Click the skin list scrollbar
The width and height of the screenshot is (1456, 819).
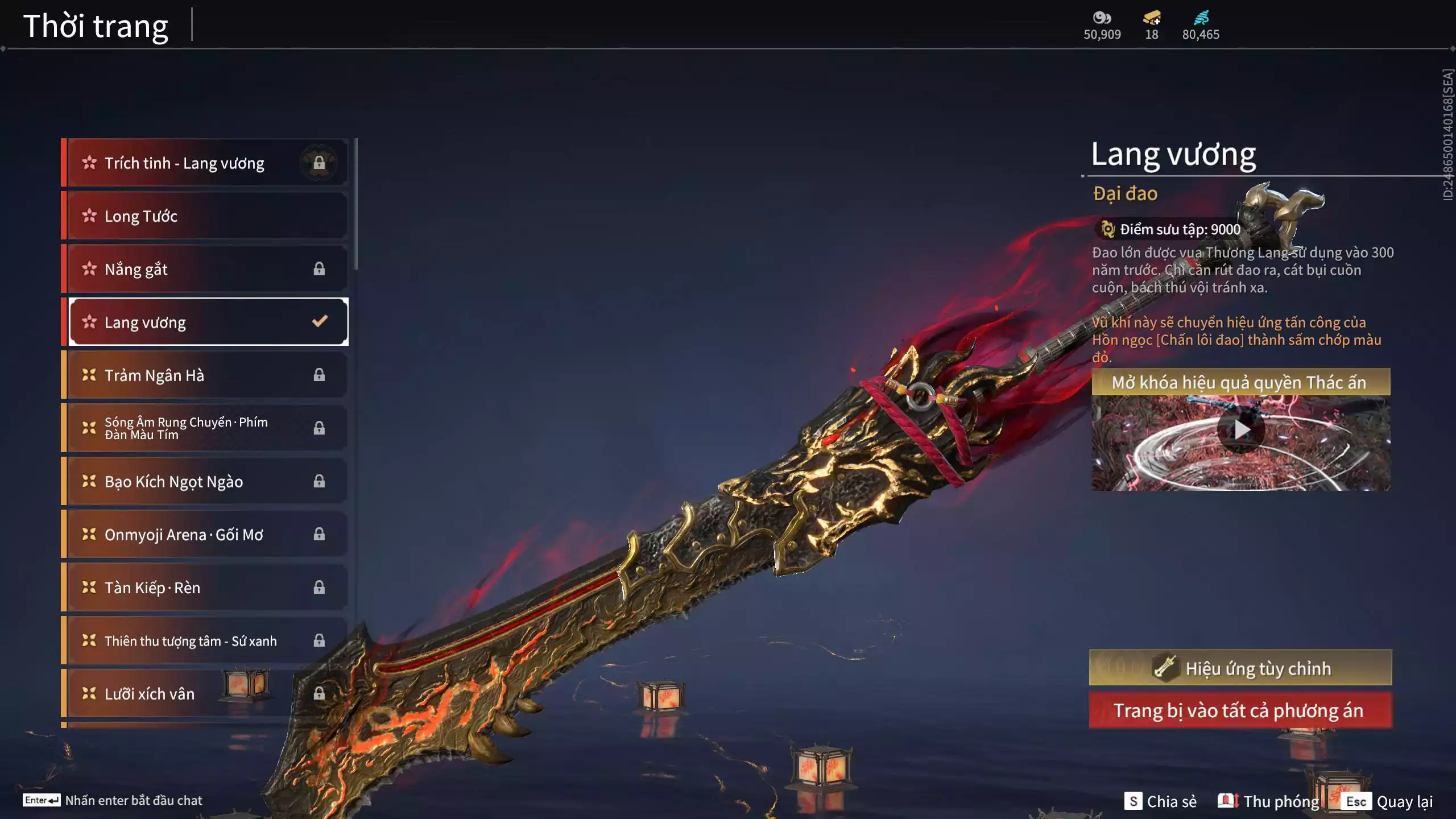pyautogui.click(x=356, y=205)
